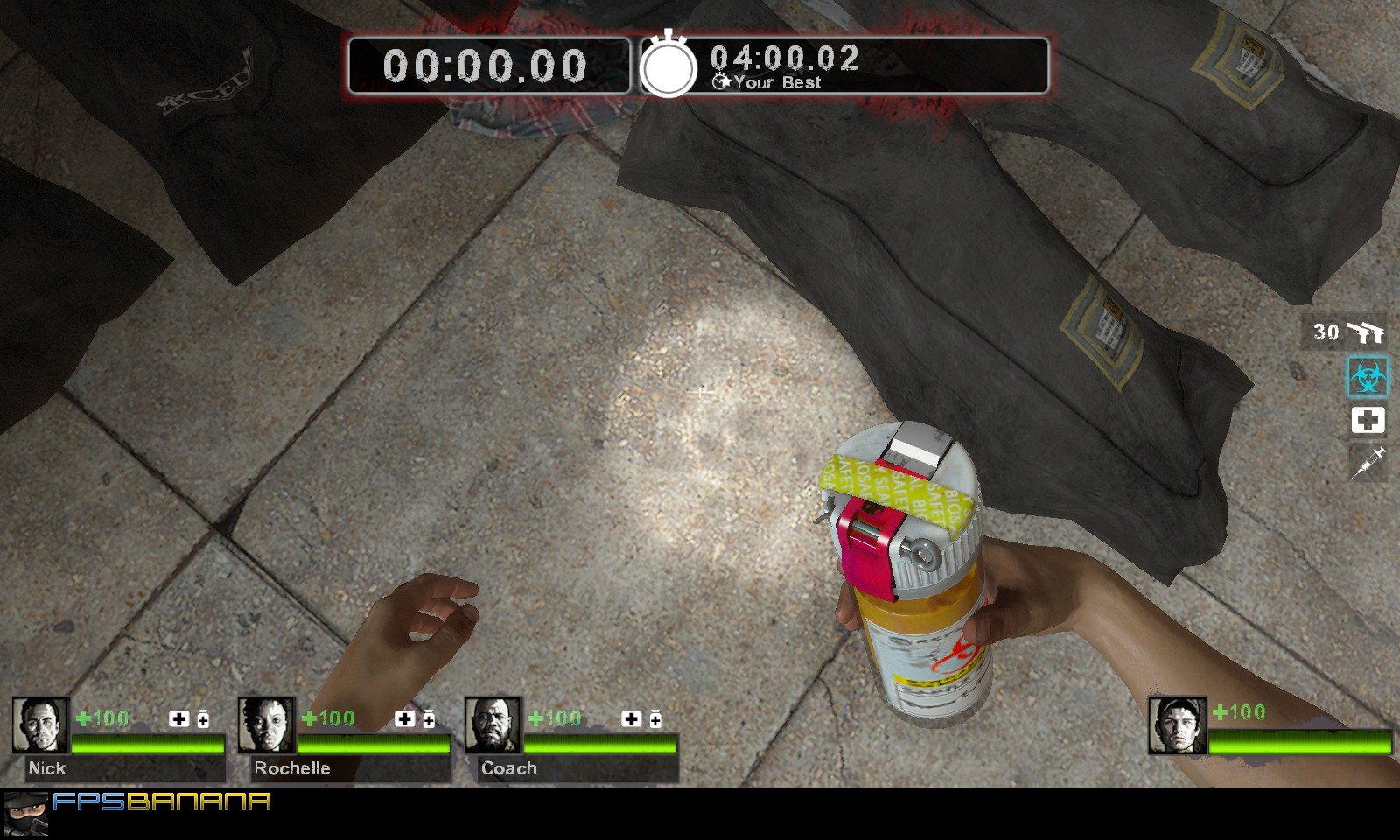The height and width of the screenshot is (840, 1400).
Task: Click the fourth survivor's portrait on the right
Action: (1179, 727)
